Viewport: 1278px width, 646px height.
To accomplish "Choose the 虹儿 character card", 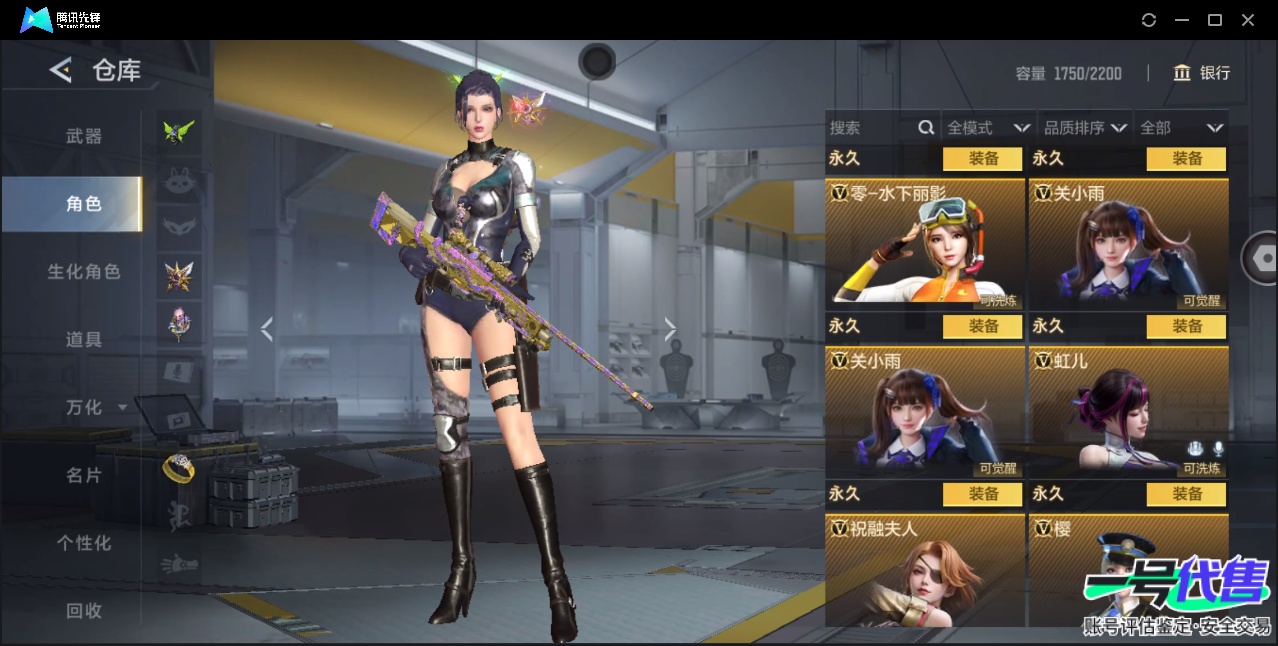I will click(x=1128, y=411).
